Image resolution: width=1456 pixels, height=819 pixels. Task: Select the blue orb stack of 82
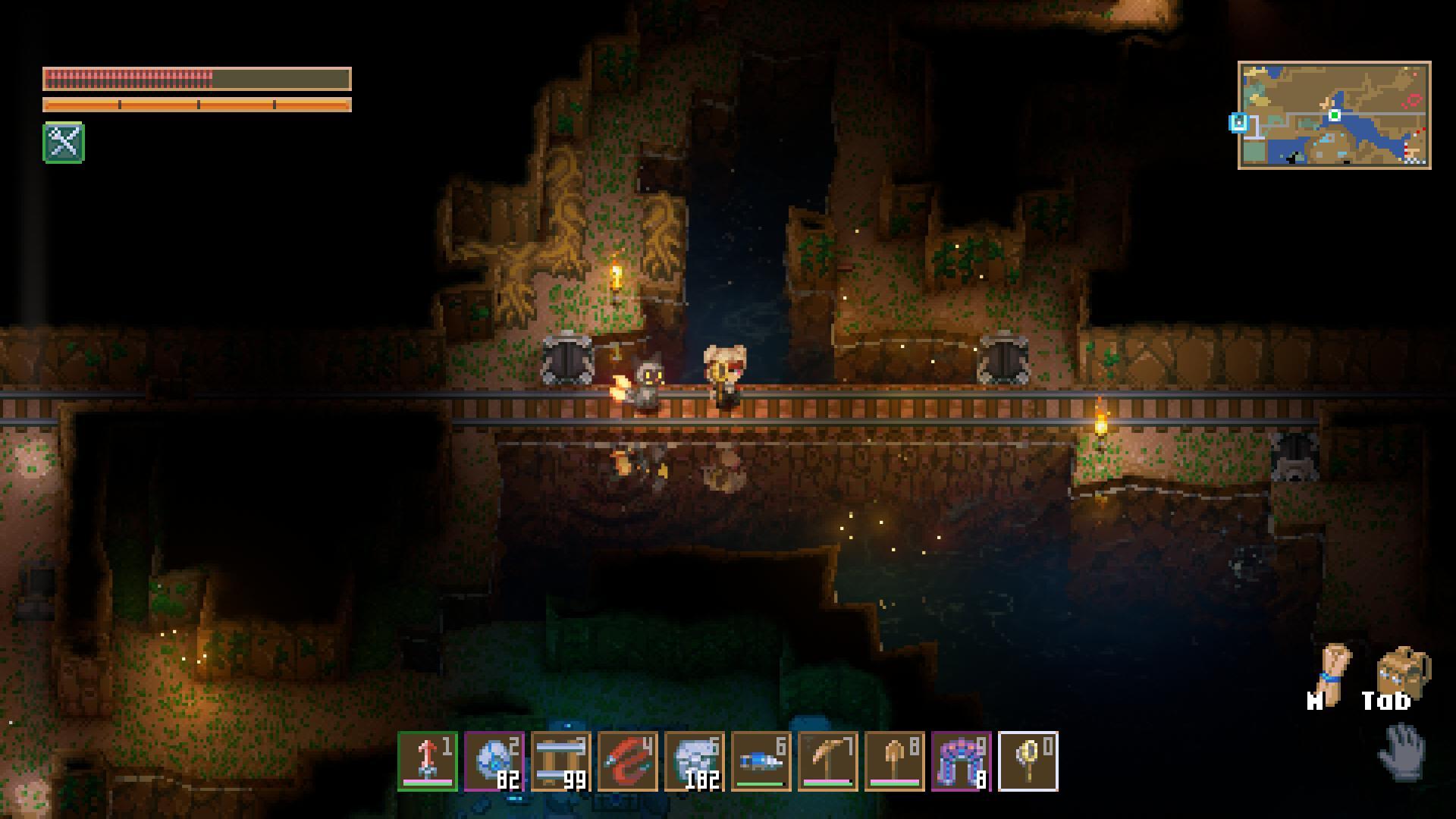[x=494, y=761]
